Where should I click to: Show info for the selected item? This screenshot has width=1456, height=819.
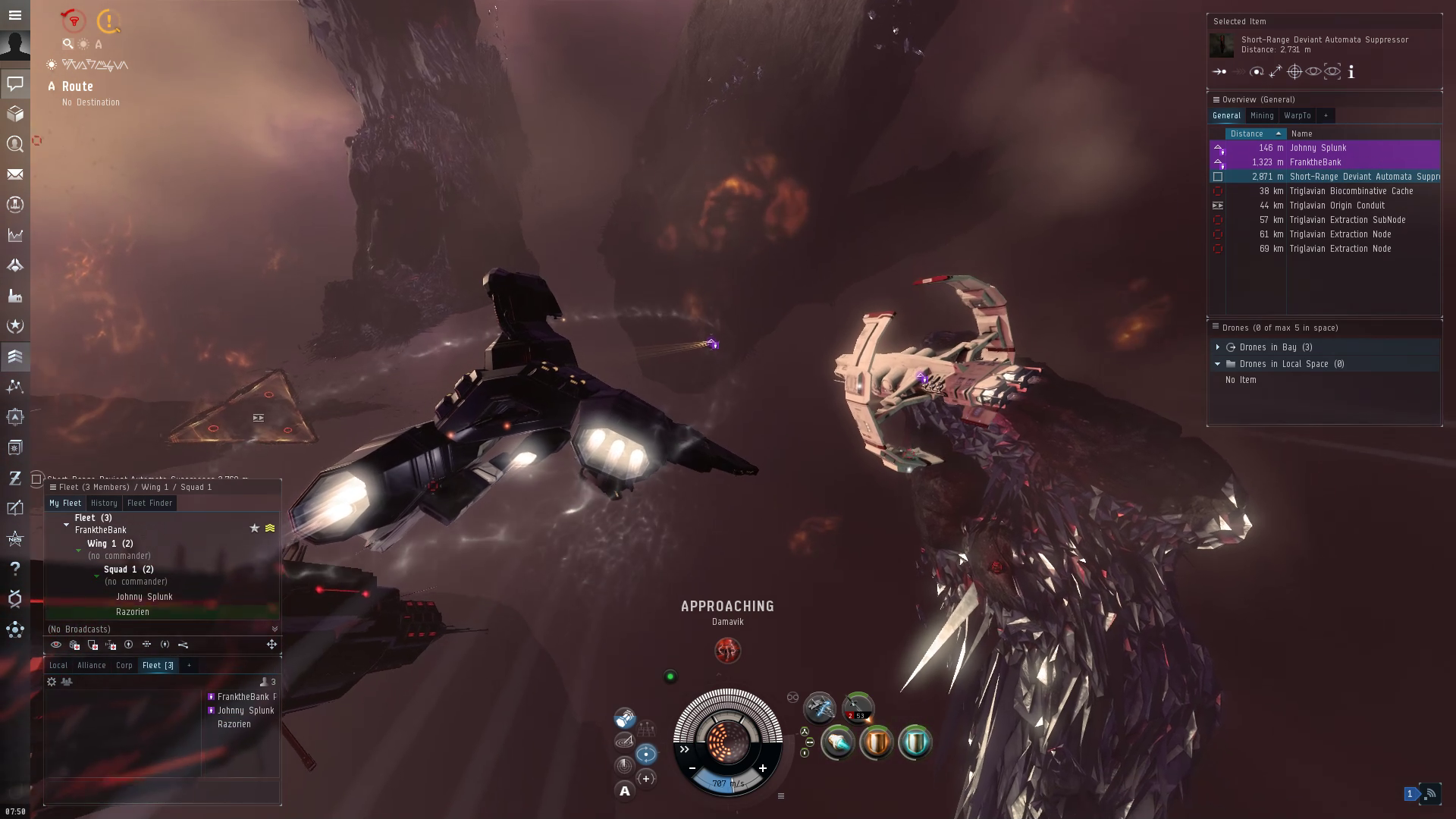[1351, 72]
